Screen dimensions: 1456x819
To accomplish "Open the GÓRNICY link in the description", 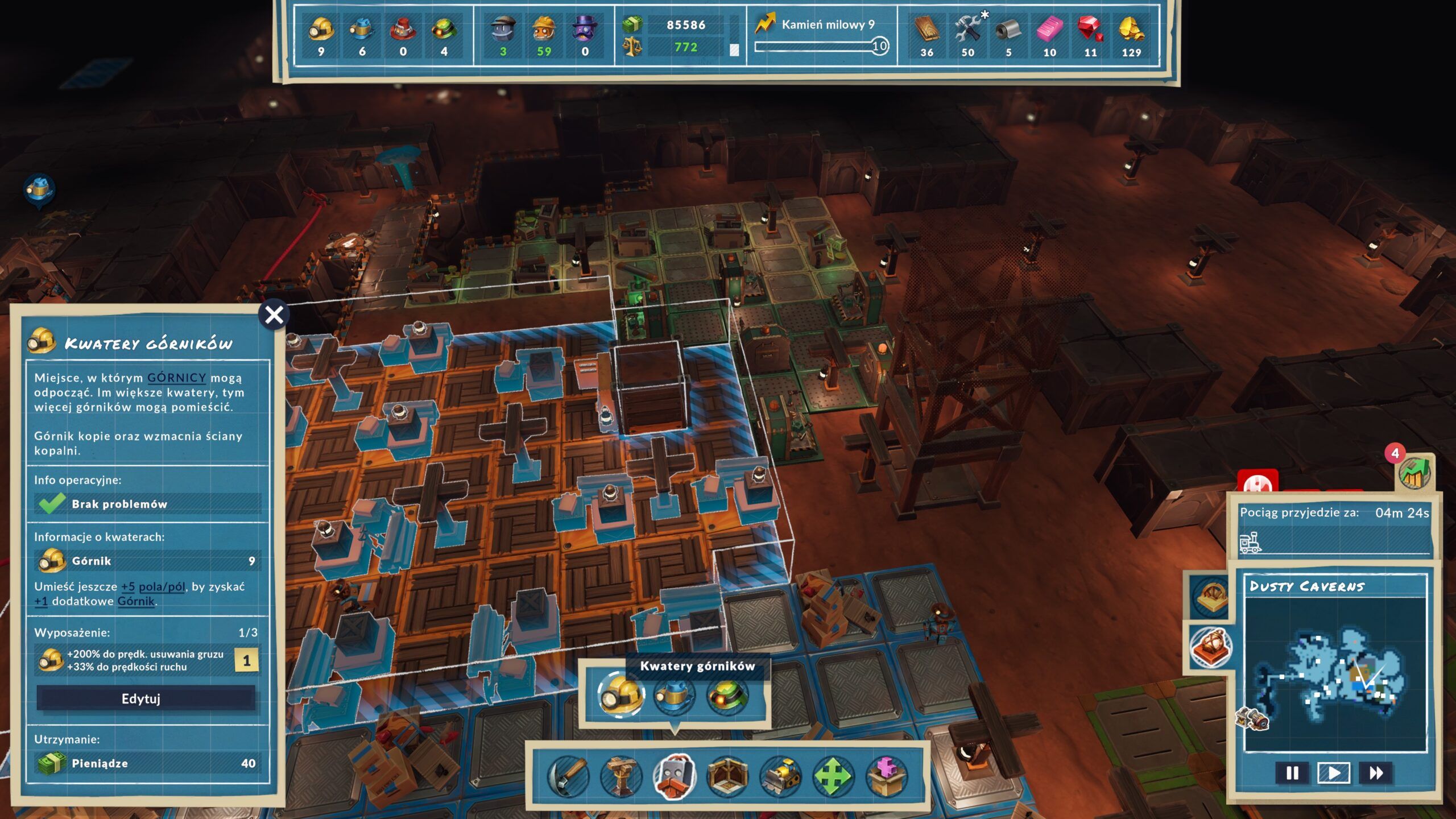I will [176, 378].
